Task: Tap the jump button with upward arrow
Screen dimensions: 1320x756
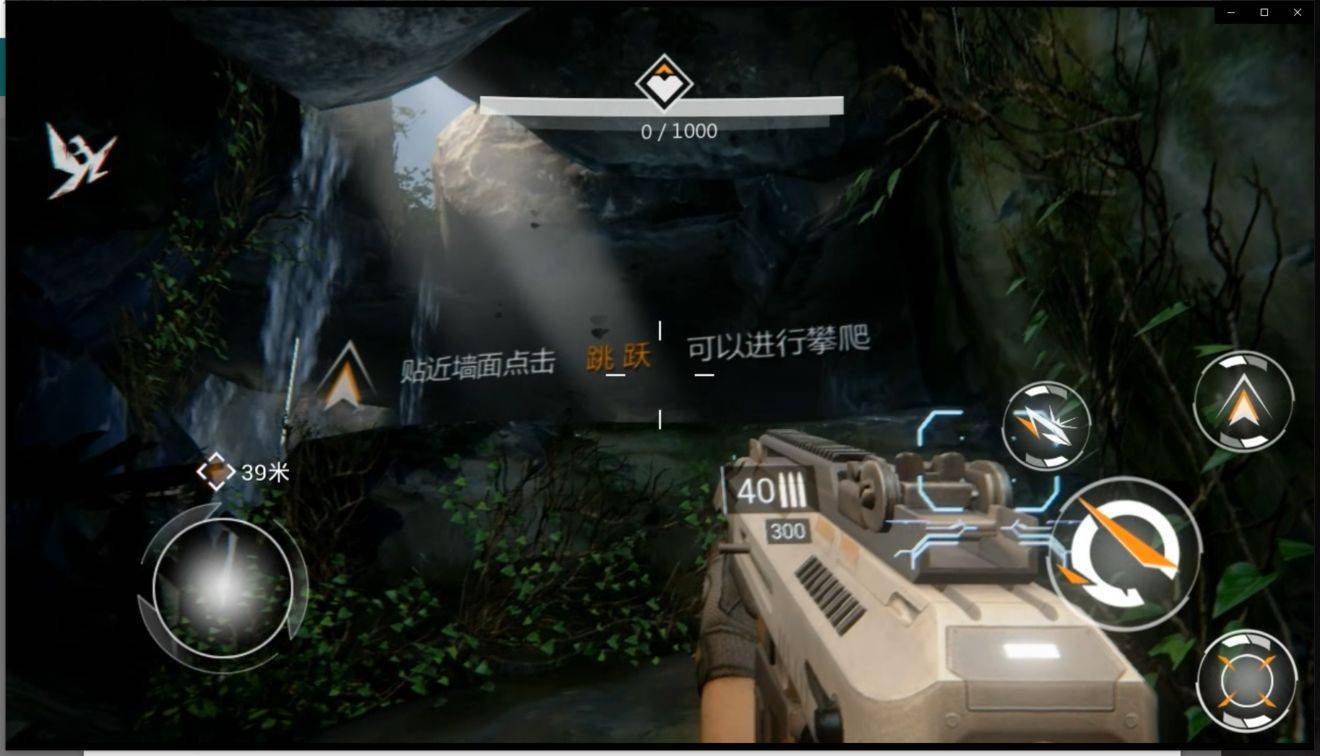Action: (1243, 402)
